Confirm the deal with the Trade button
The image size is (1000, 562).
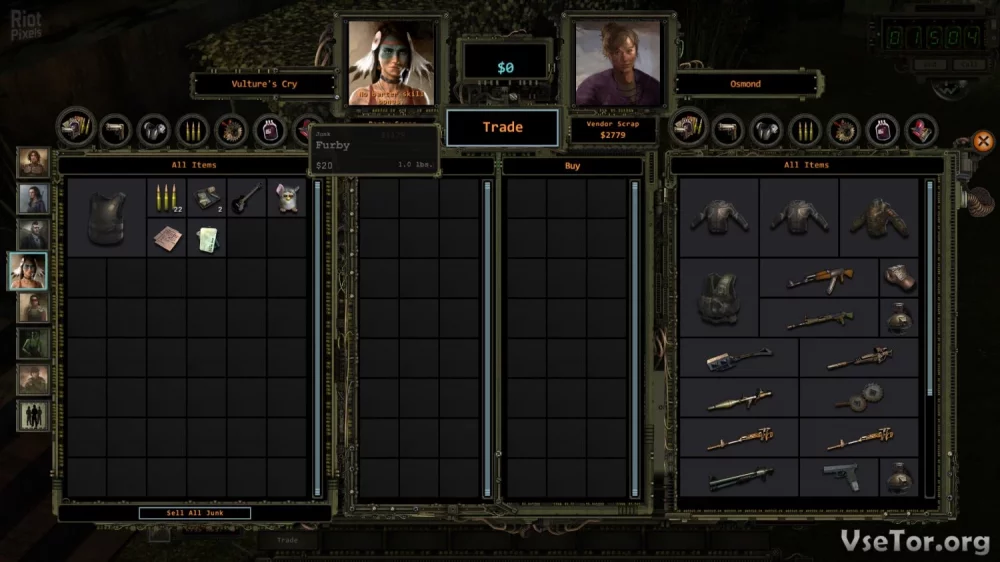[x=502, y=127]
